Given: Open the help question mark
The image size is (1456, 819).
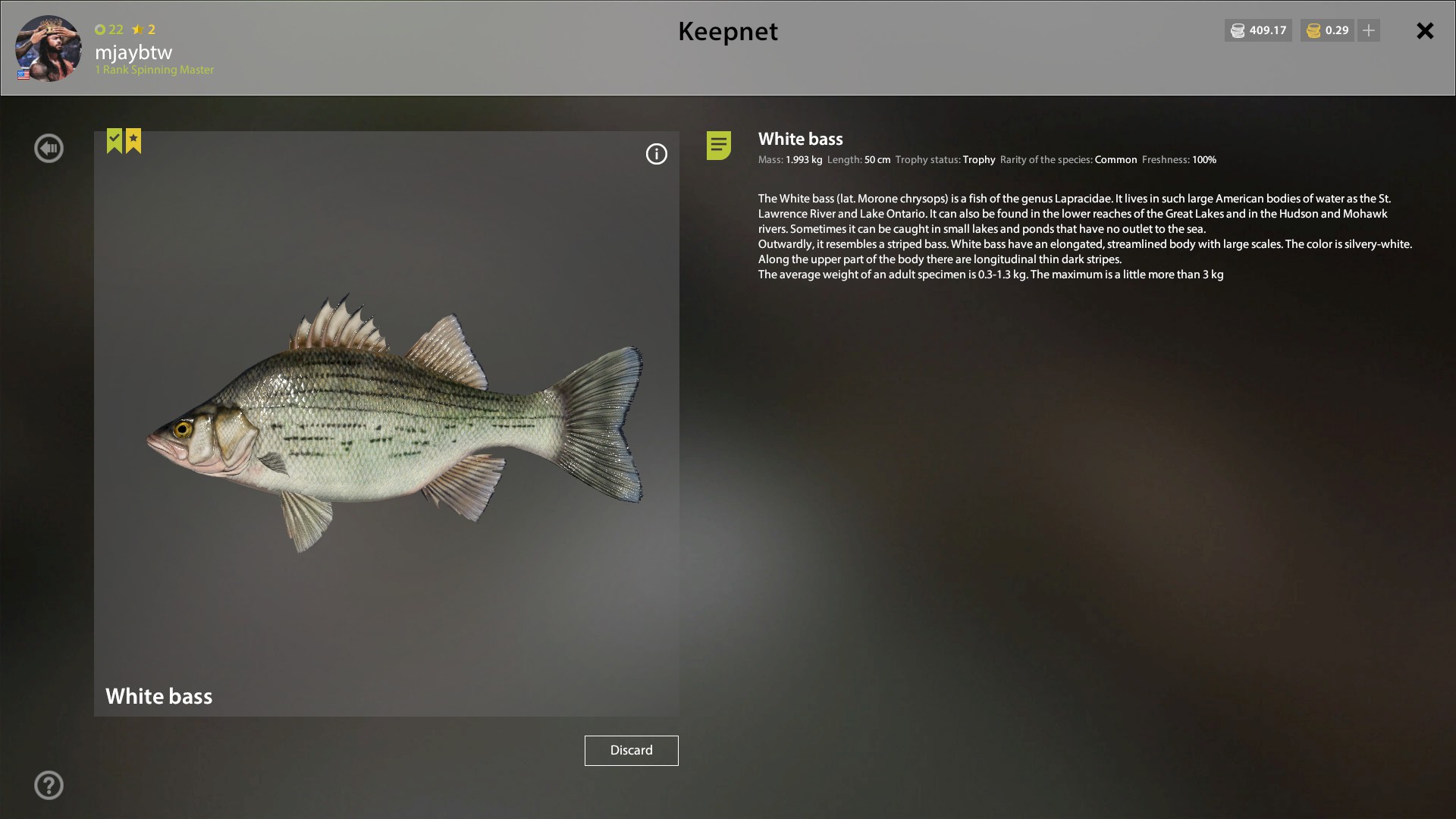Looking at the screenshot, I should pyautogui.click(x=49, y=785).
